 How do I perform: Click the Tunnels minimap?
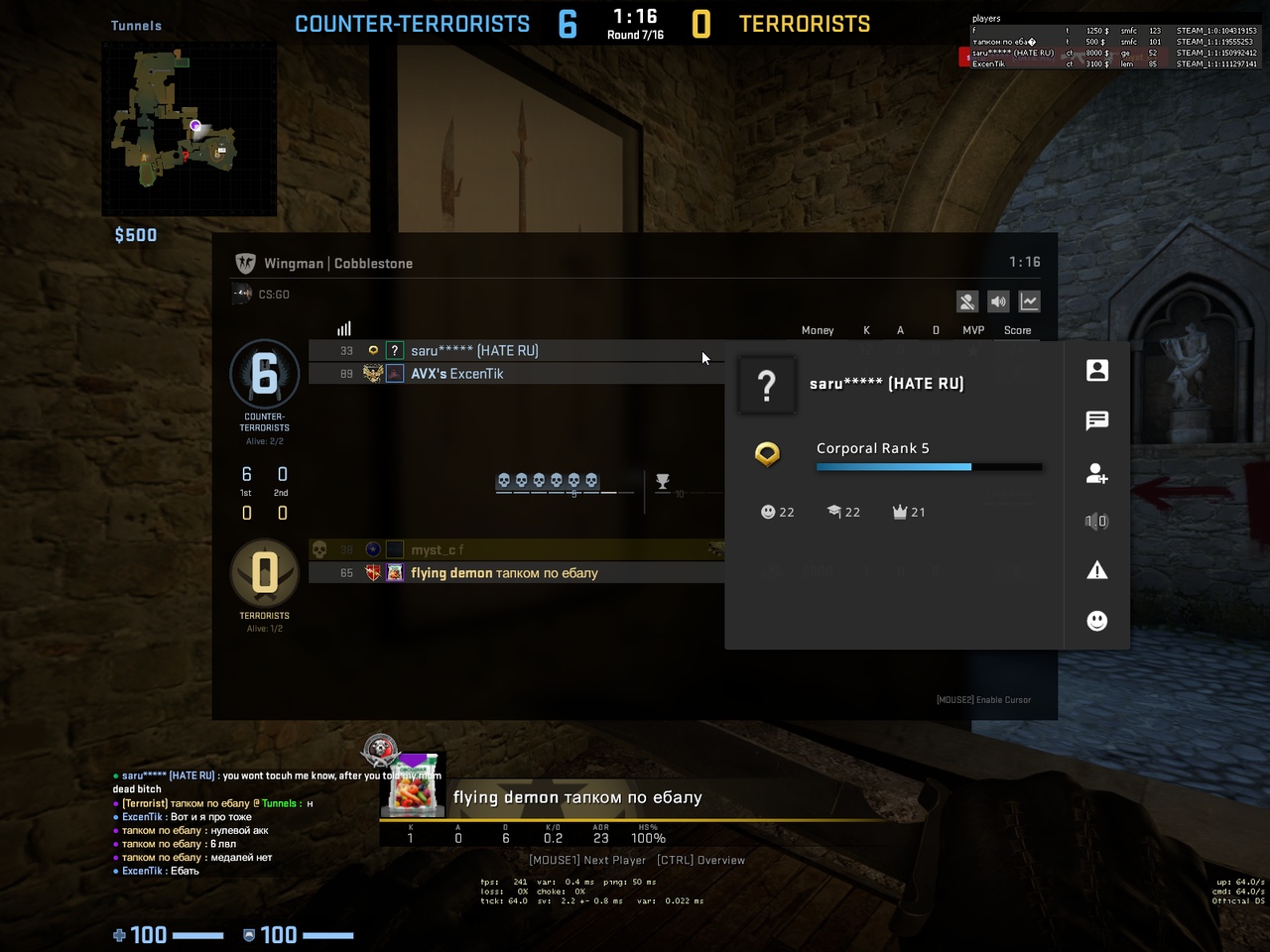click(189, 129)
